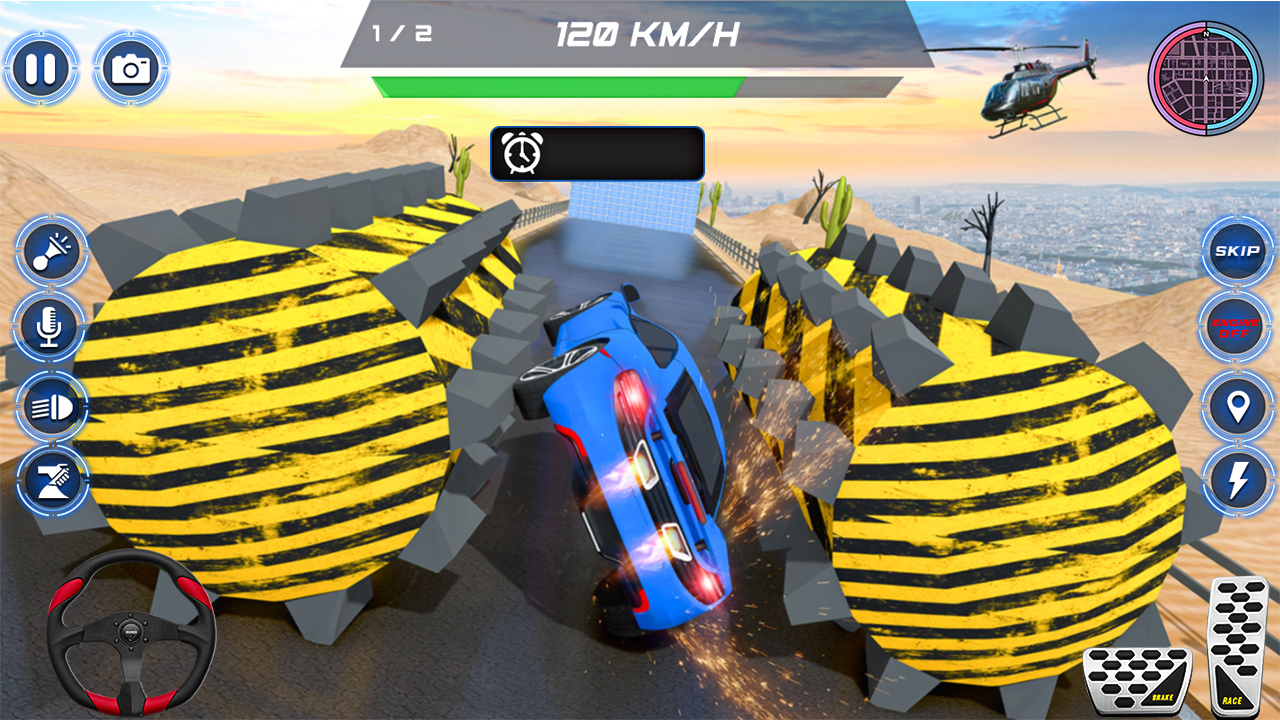Click the microphone icon
The height and width of the screenshot is (720, 1280).
(x=48, y=330)
